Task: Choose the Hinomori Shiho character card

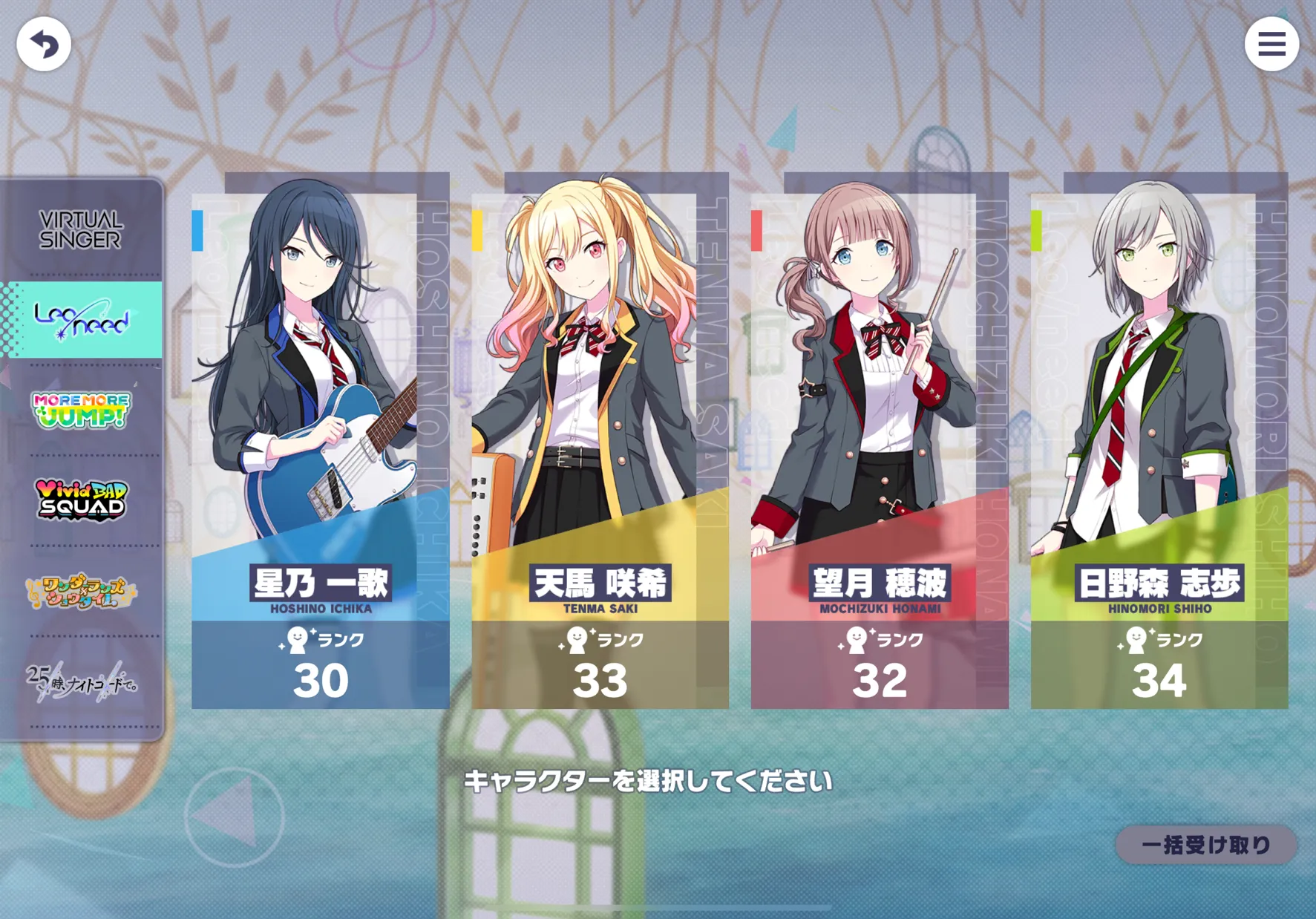Action: 1159,445
